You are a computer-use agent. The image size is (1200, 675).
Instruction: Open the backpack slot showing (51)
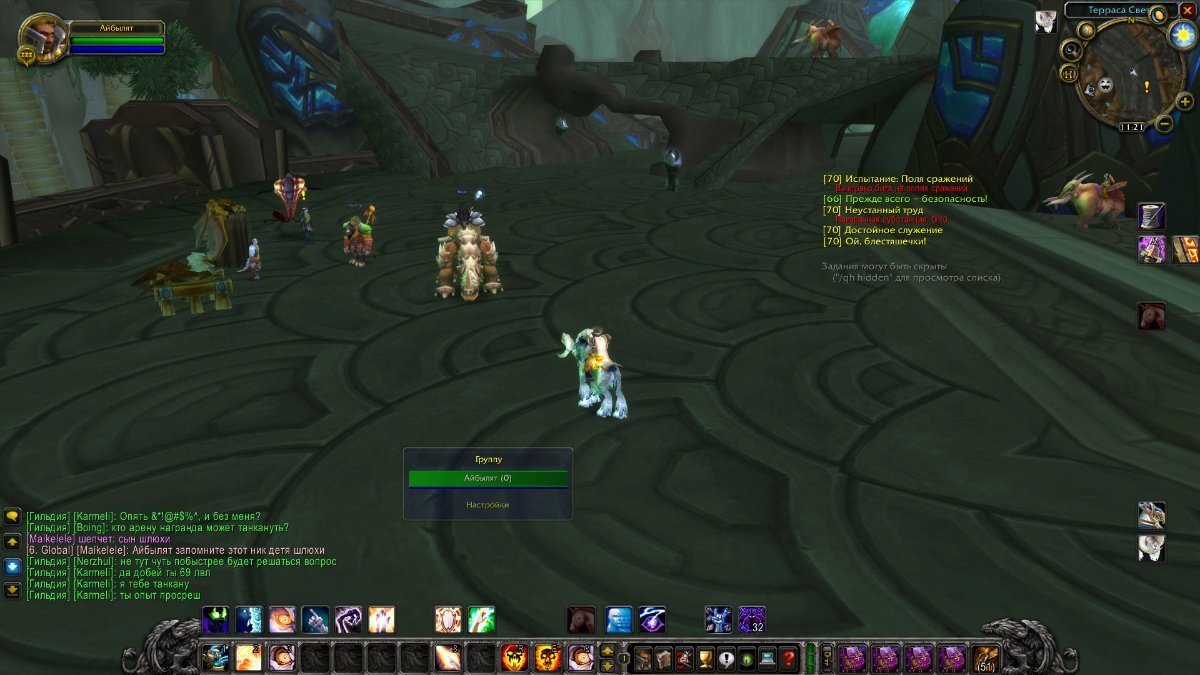985,658
